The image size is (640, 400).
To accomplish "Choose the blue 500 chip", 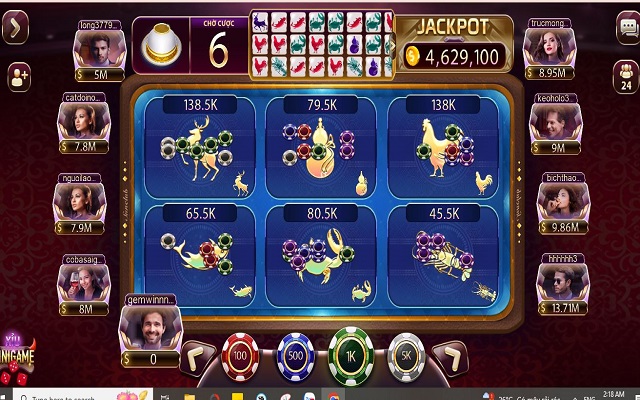I will (x=295, y=353).
